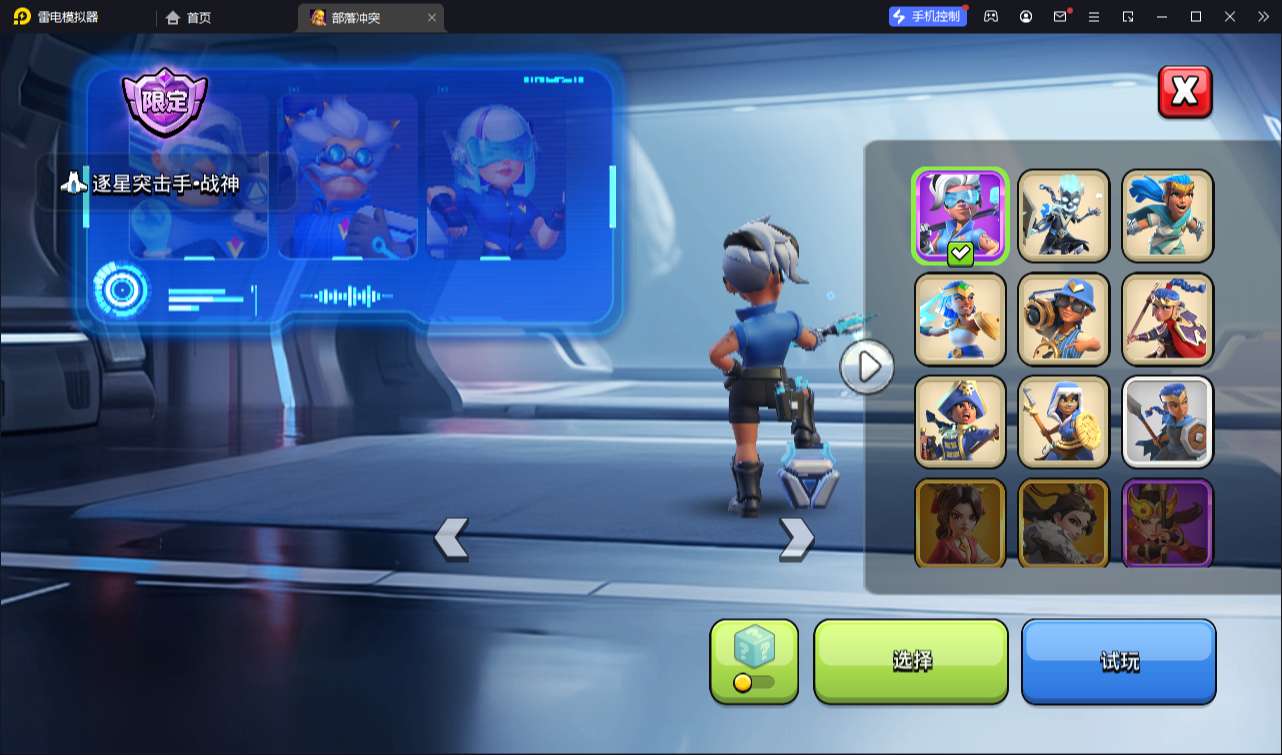The height and width of the screenshot is (755, 1282).
Task: Choose the icy skeleton champion skin
Action: (x=1063, y=215)
